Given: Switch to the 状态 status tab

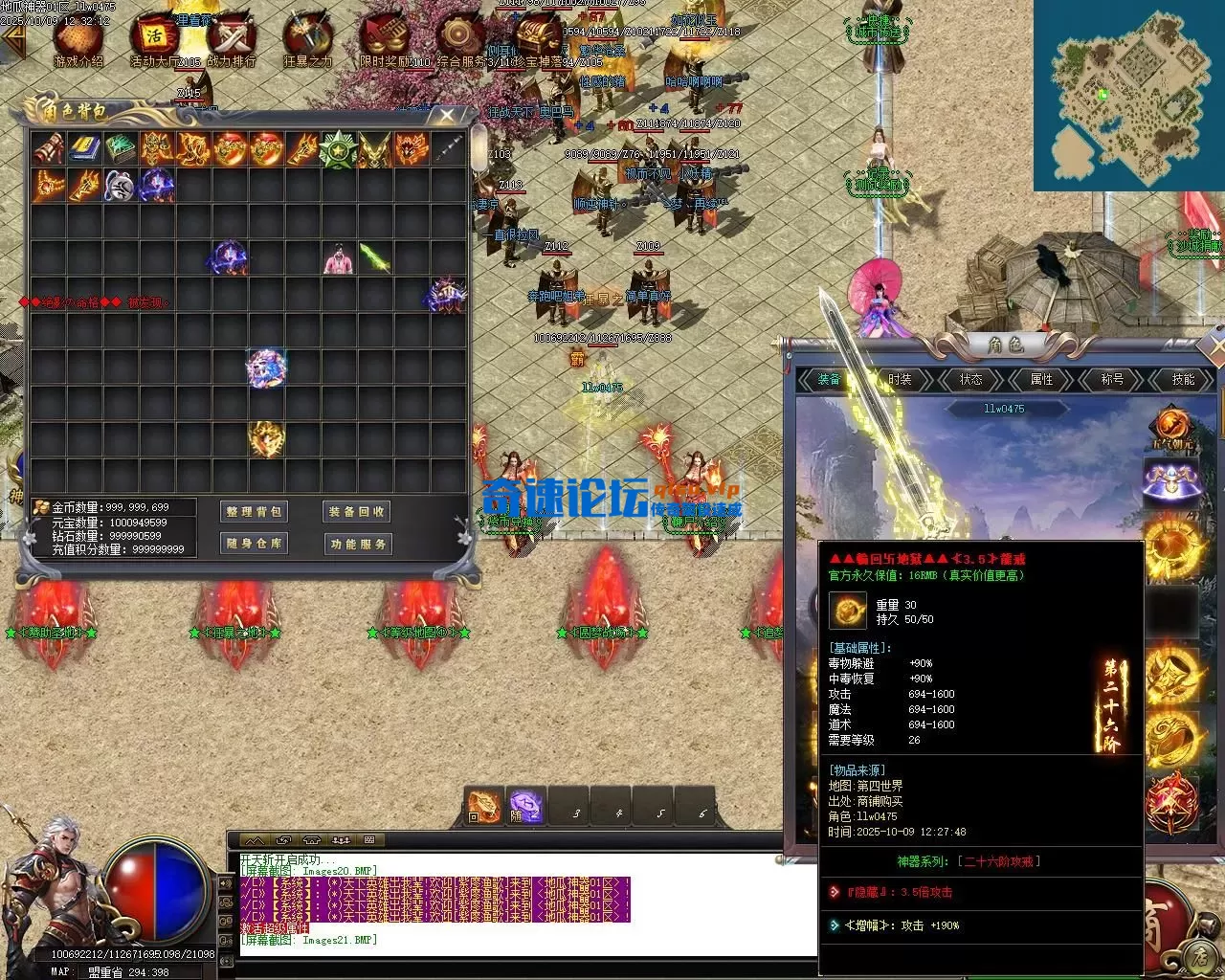Looking at the screenshot, I should (970, 380).
